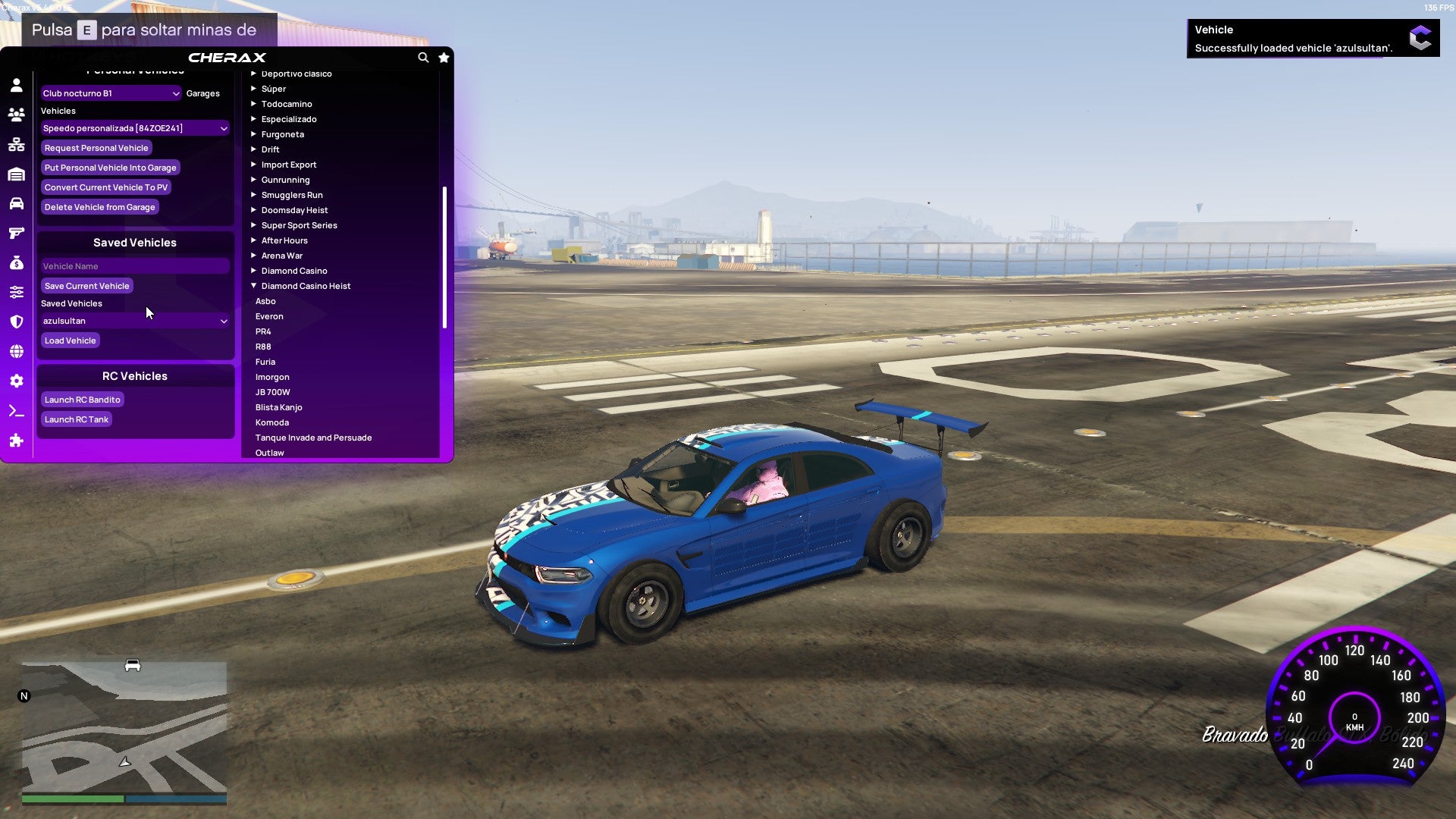Select the globe icon in the sidebar
This screenshot has height=819, width=1456.
(17, 350)
